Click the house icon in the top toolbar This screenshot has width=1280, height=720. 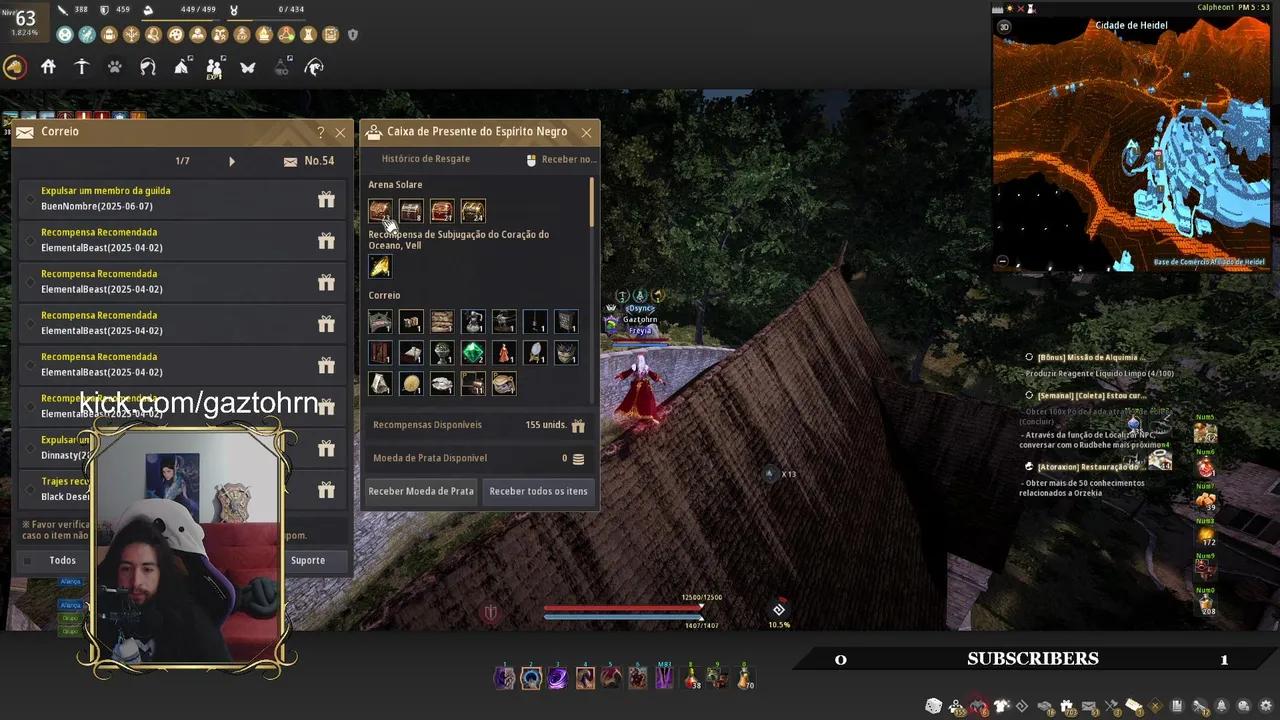48,66
